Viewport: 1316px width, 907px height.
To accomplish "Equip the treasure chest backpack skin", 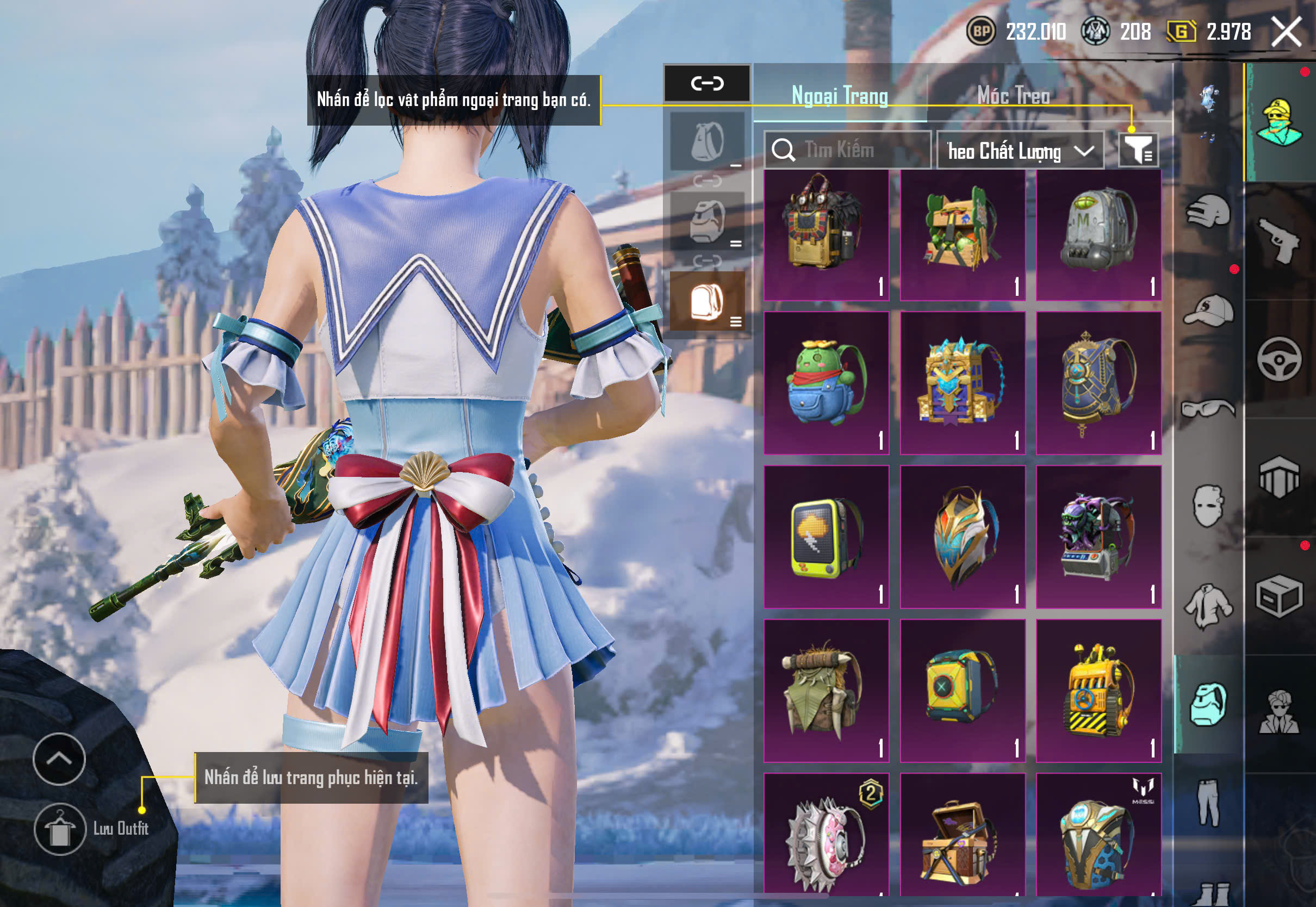I will (x=963, y=835).
